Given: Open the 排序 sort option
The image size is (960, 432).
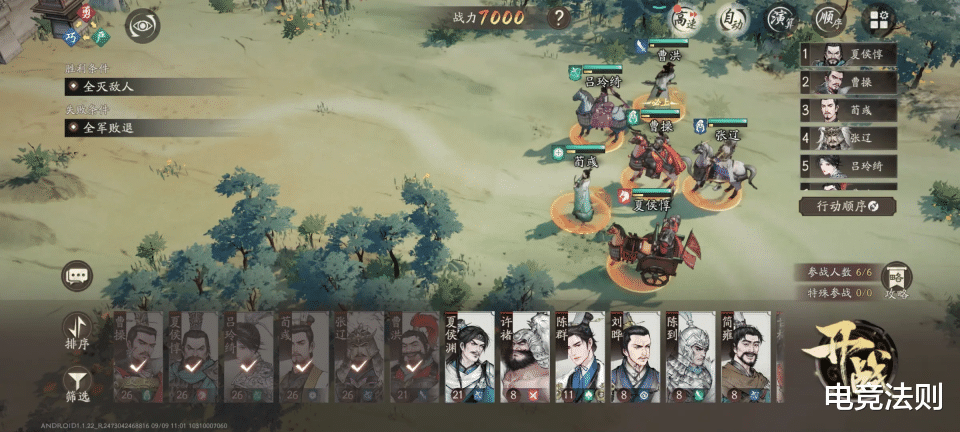Looking at the screenshot, I should coord(77,330).
